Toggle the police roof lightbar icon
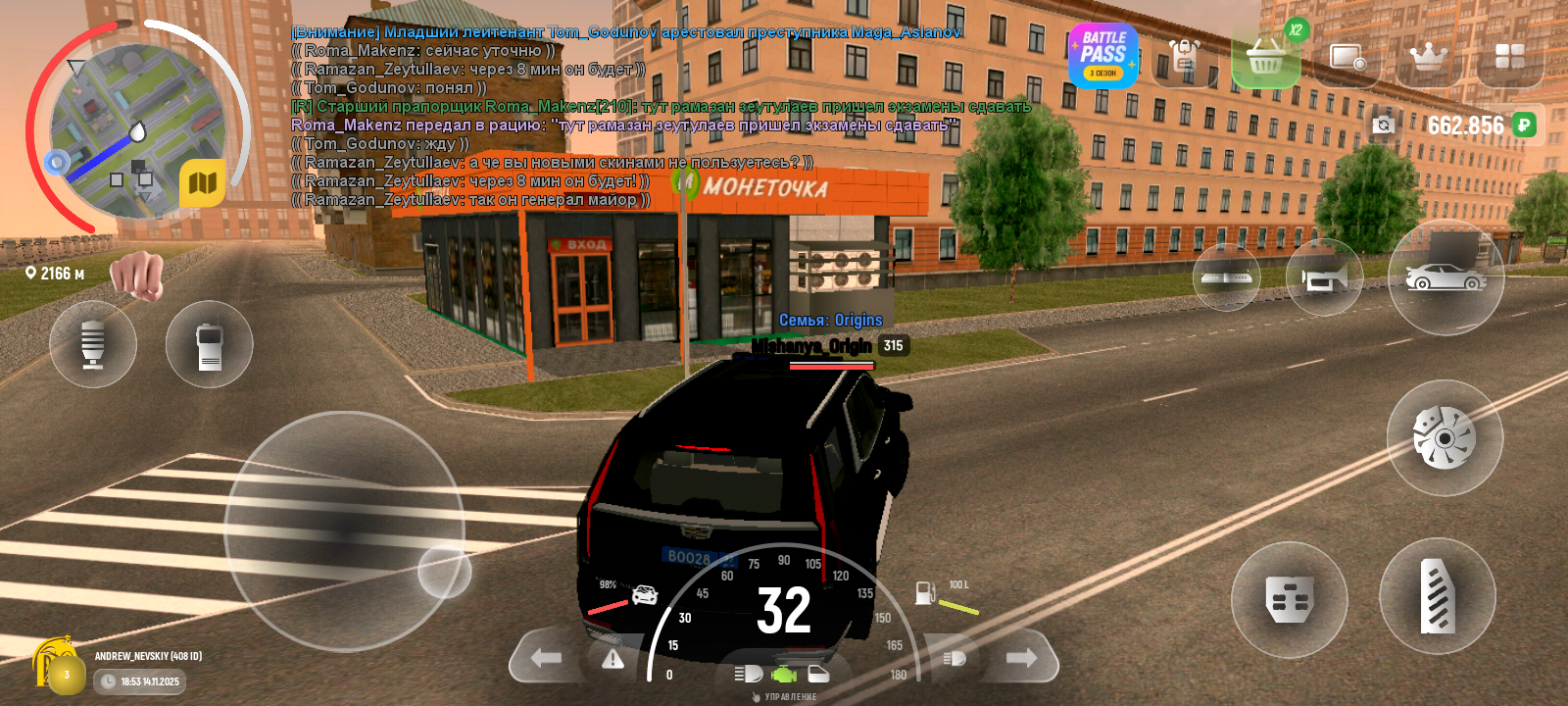This screenshot has height=706, width=1568. [x=1227, y=279]
